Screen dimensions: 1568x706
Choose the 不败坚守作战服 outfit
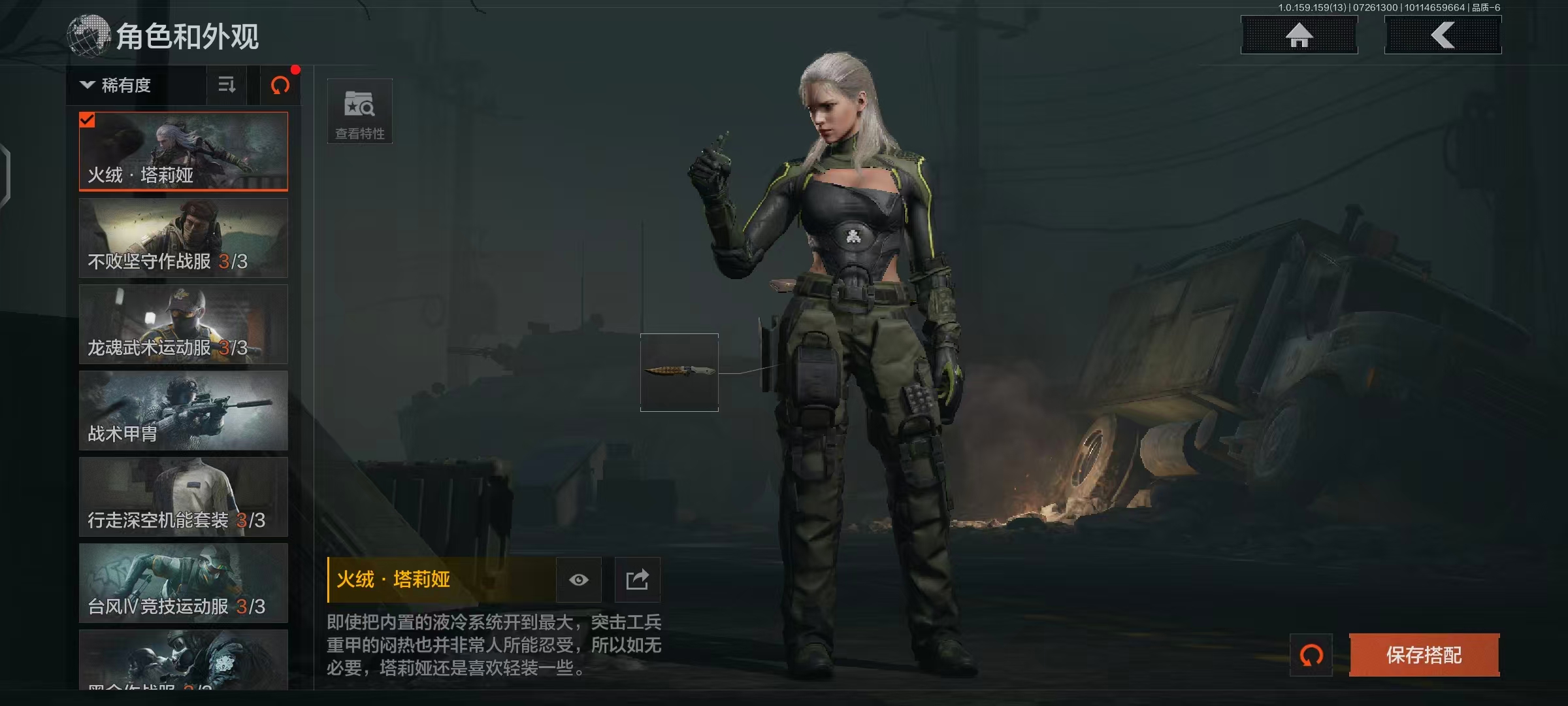[184, 238]
